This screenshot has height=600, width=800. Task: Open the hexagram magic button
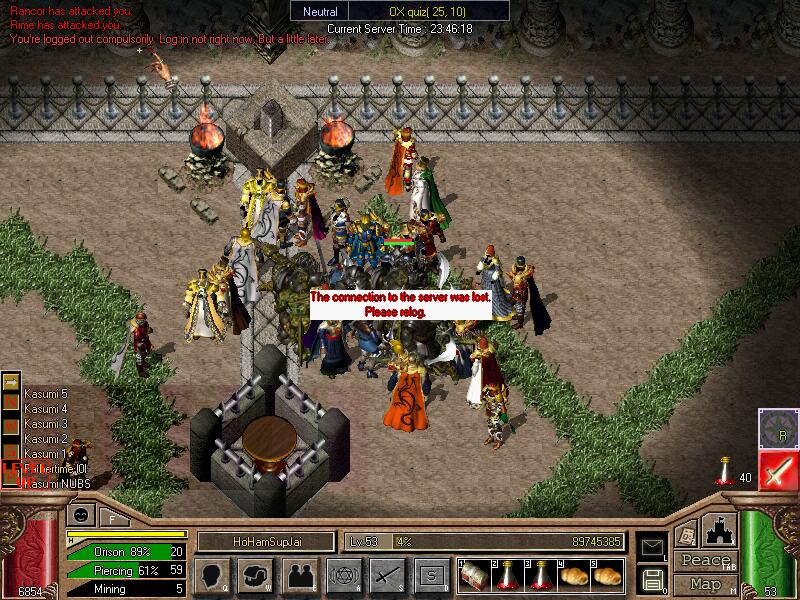[342, 575]
